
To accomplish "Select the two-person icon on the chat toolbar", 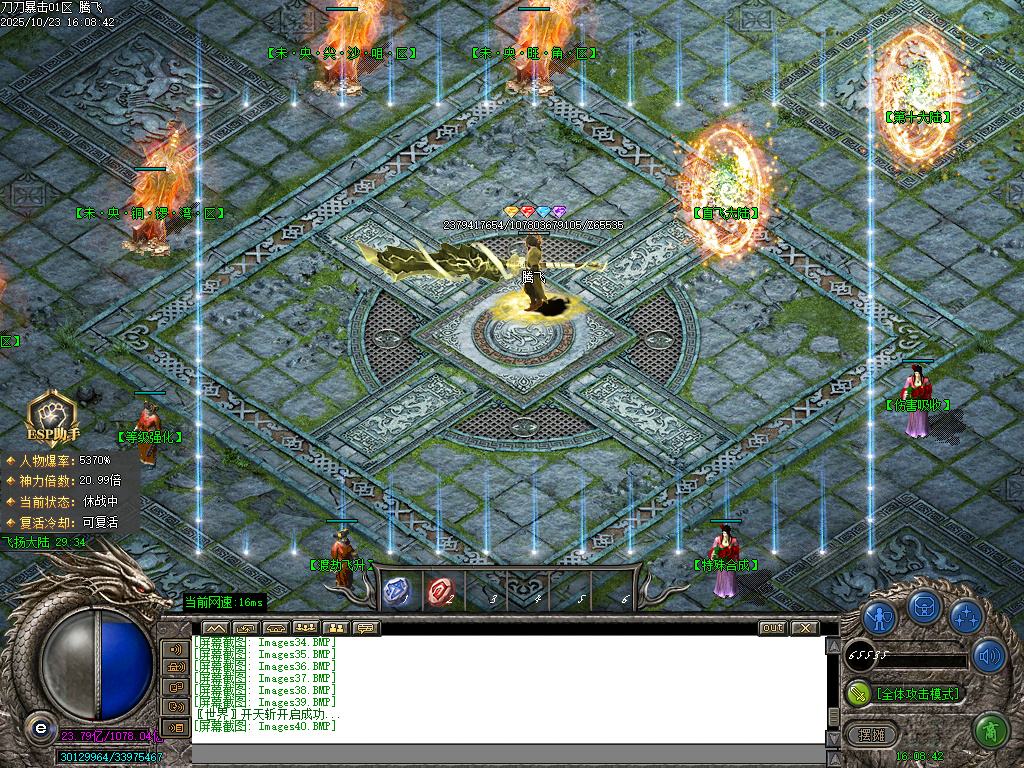I will (x=334, y=628).
